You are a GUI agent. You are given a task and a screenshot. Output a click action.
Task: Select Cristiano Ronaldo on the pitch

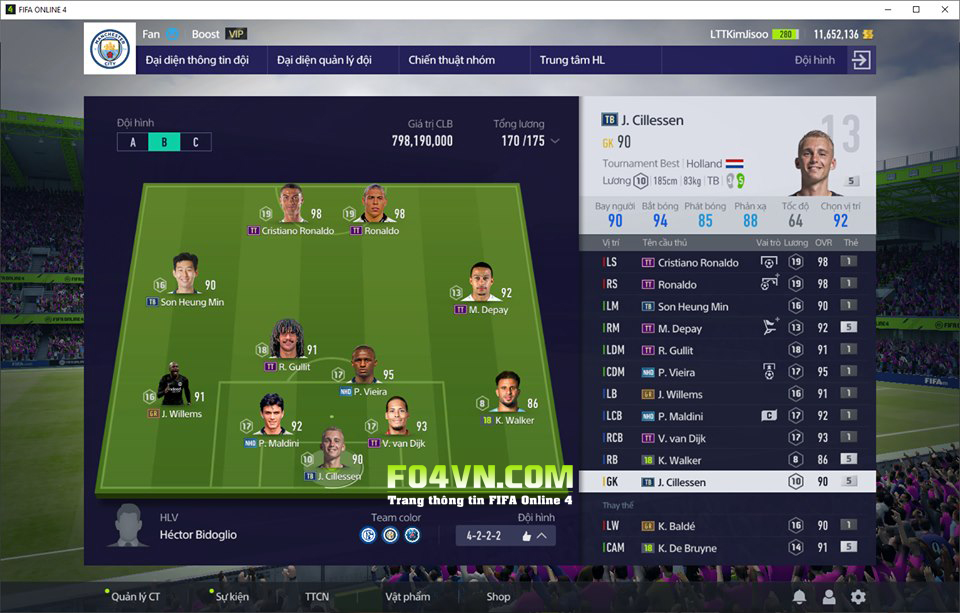click(x=291, y=203)
